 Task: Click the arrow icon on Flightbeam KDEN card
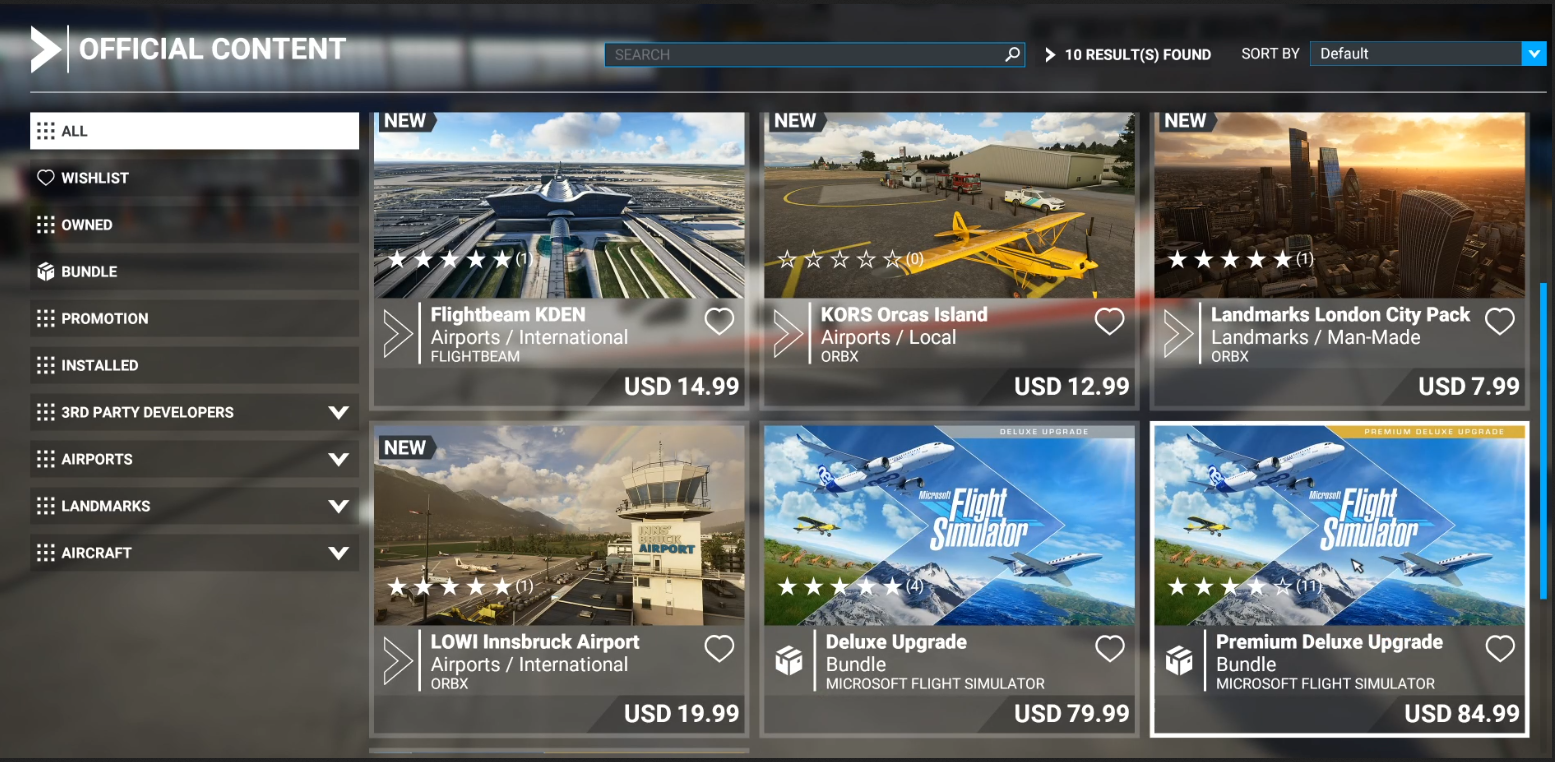coord(397,330)
